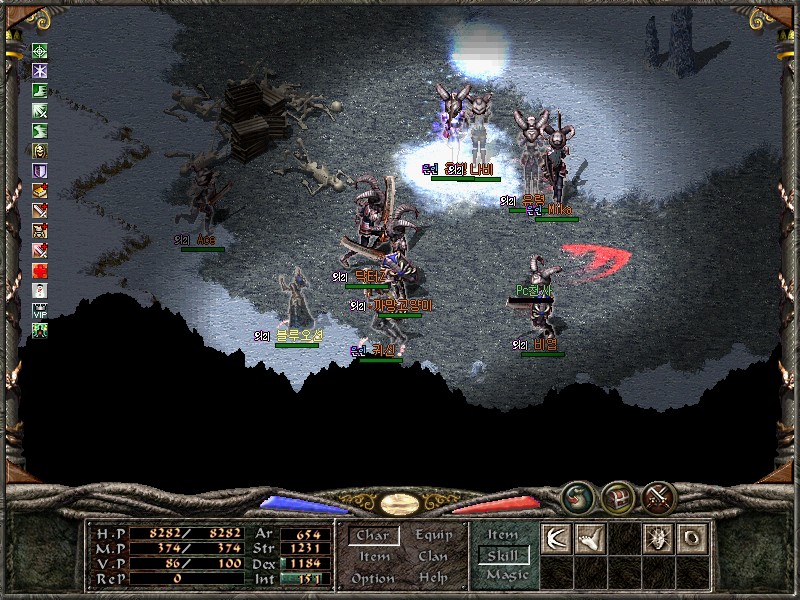Activate the spiked burst skill slot

click(x=658, y=538)
